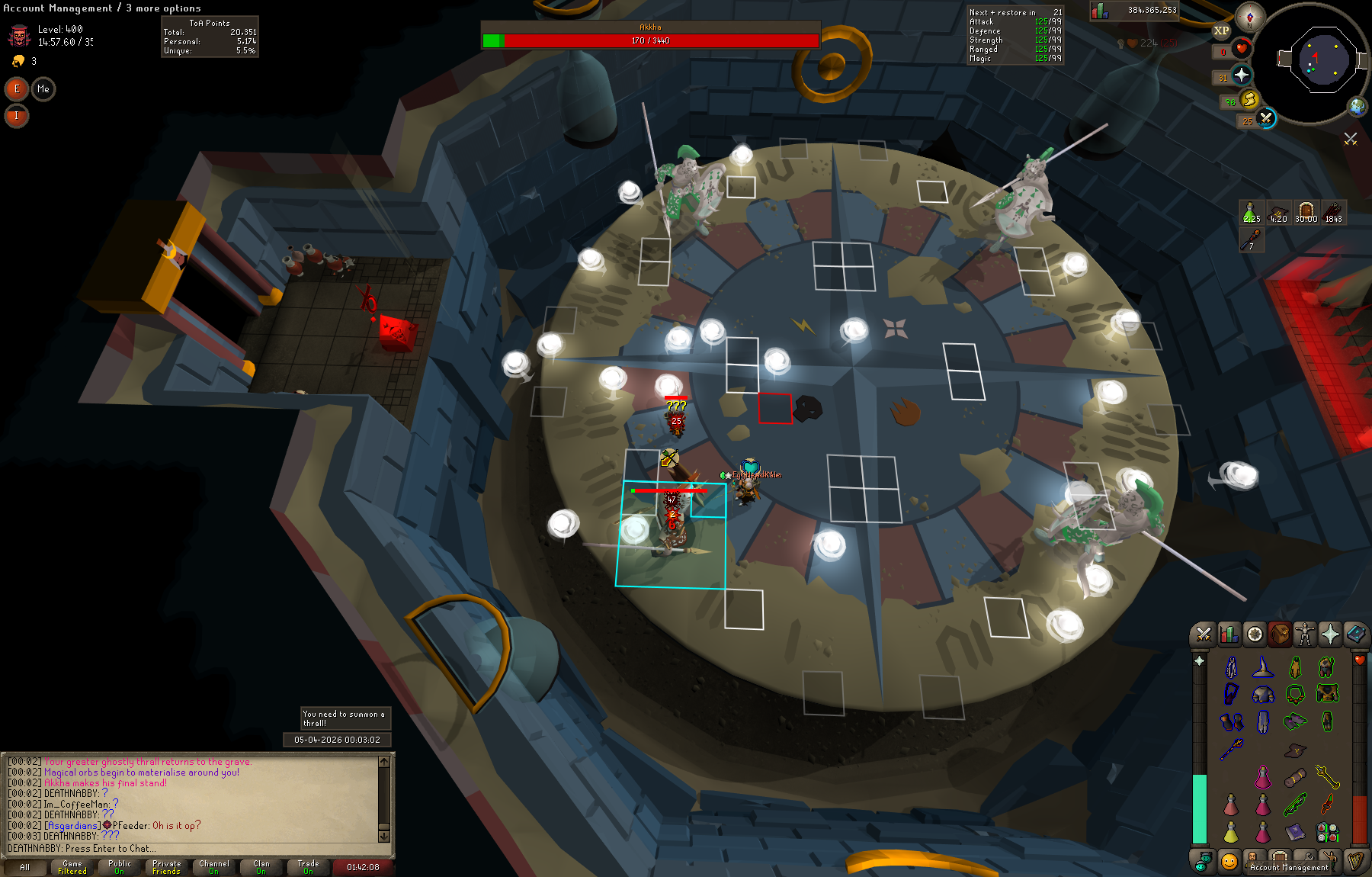
Task: Open the Combat Options tab
Action: (x=1204, y=634)
